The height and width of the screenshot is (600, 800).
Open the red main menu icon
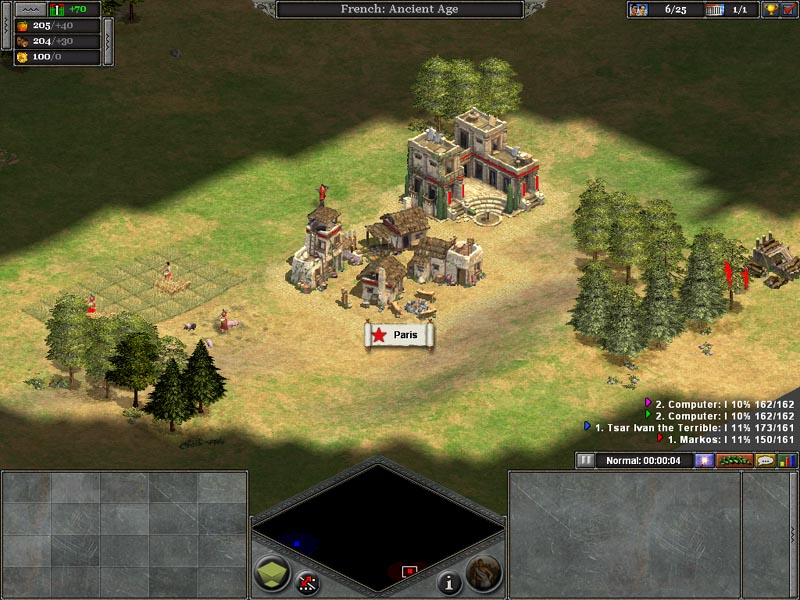click(x=789, y=10)
